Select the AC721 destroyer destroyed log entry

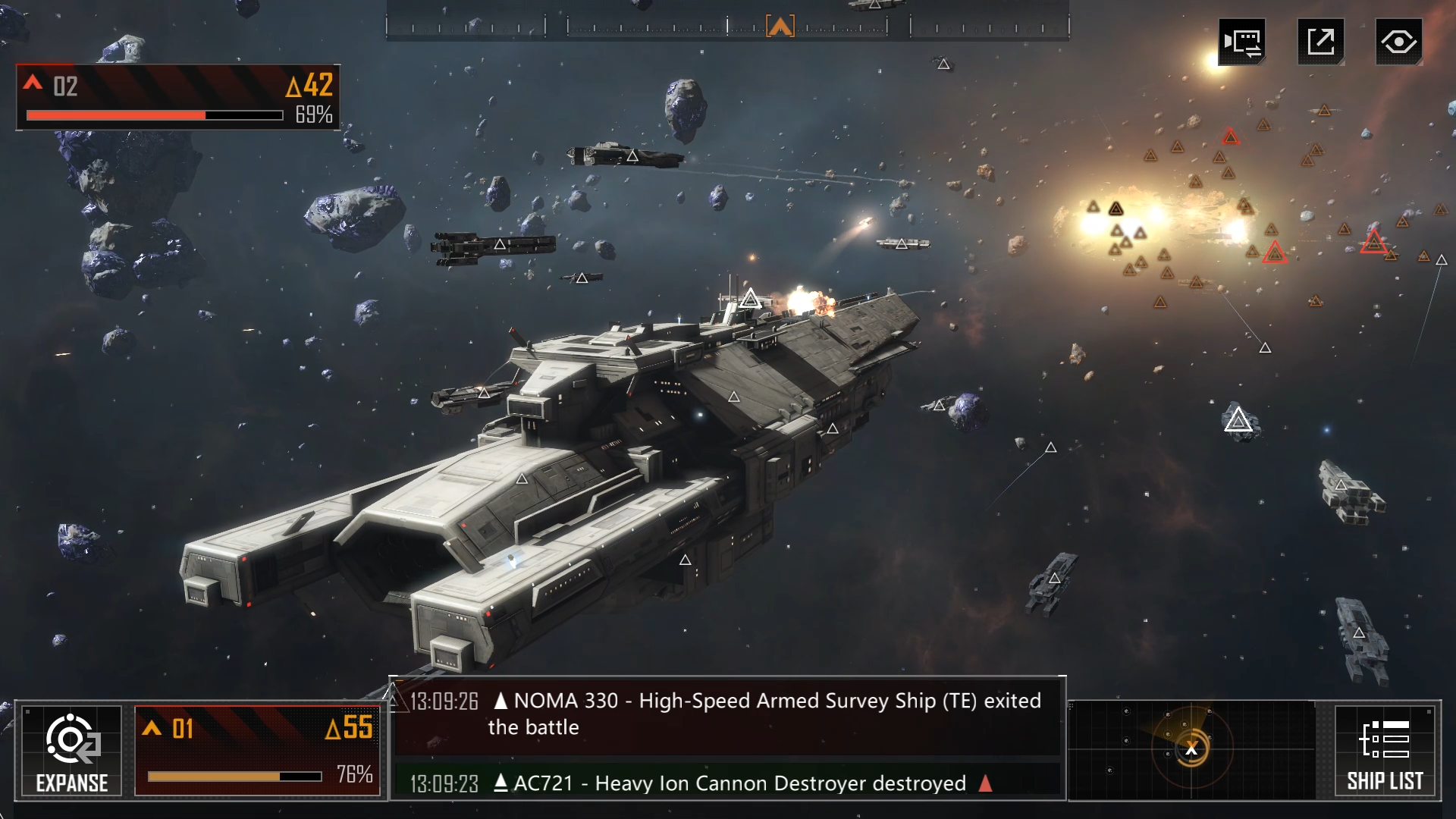tap(726, 783)
